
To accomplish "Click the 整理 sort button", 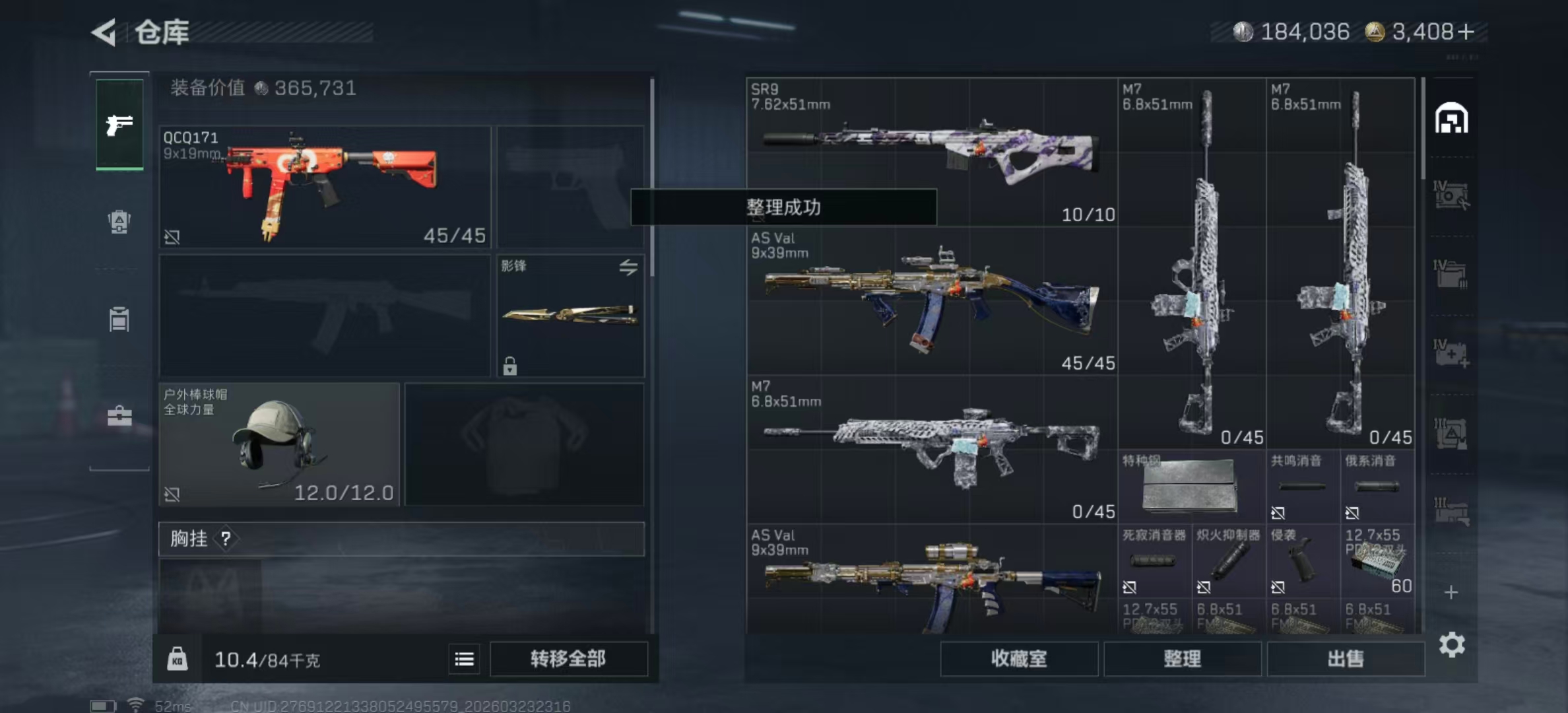I will click(x=1182, y=658).
